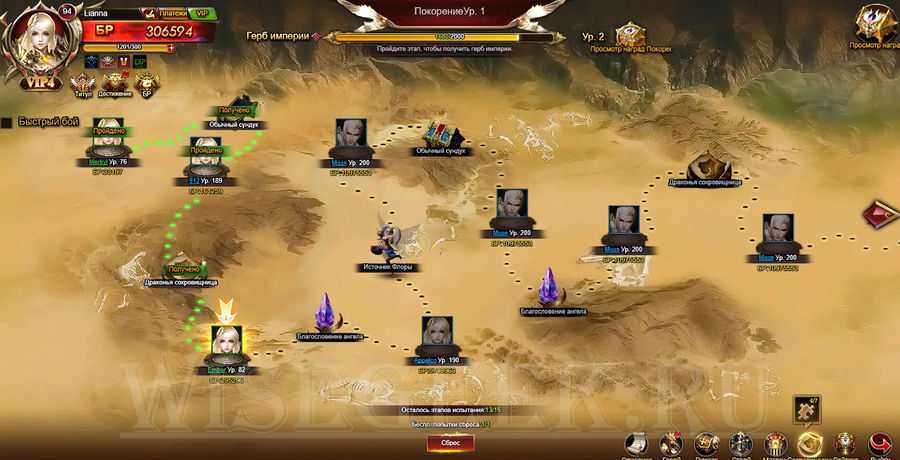
Task: Click the puzzle piece 4/7 icon
Action: click(x=808, y=409)
